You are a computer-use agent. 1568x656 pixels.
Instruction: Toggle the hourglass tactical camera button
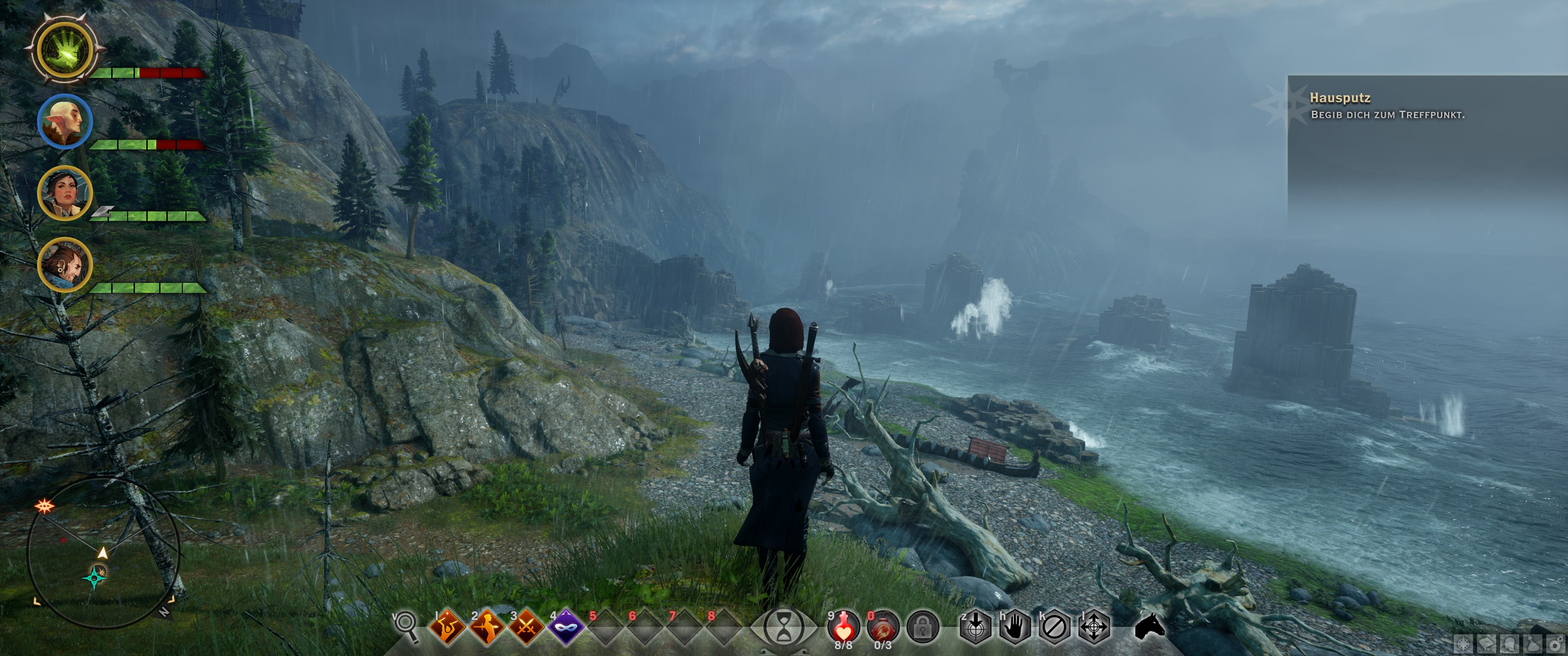pos(784,627)
